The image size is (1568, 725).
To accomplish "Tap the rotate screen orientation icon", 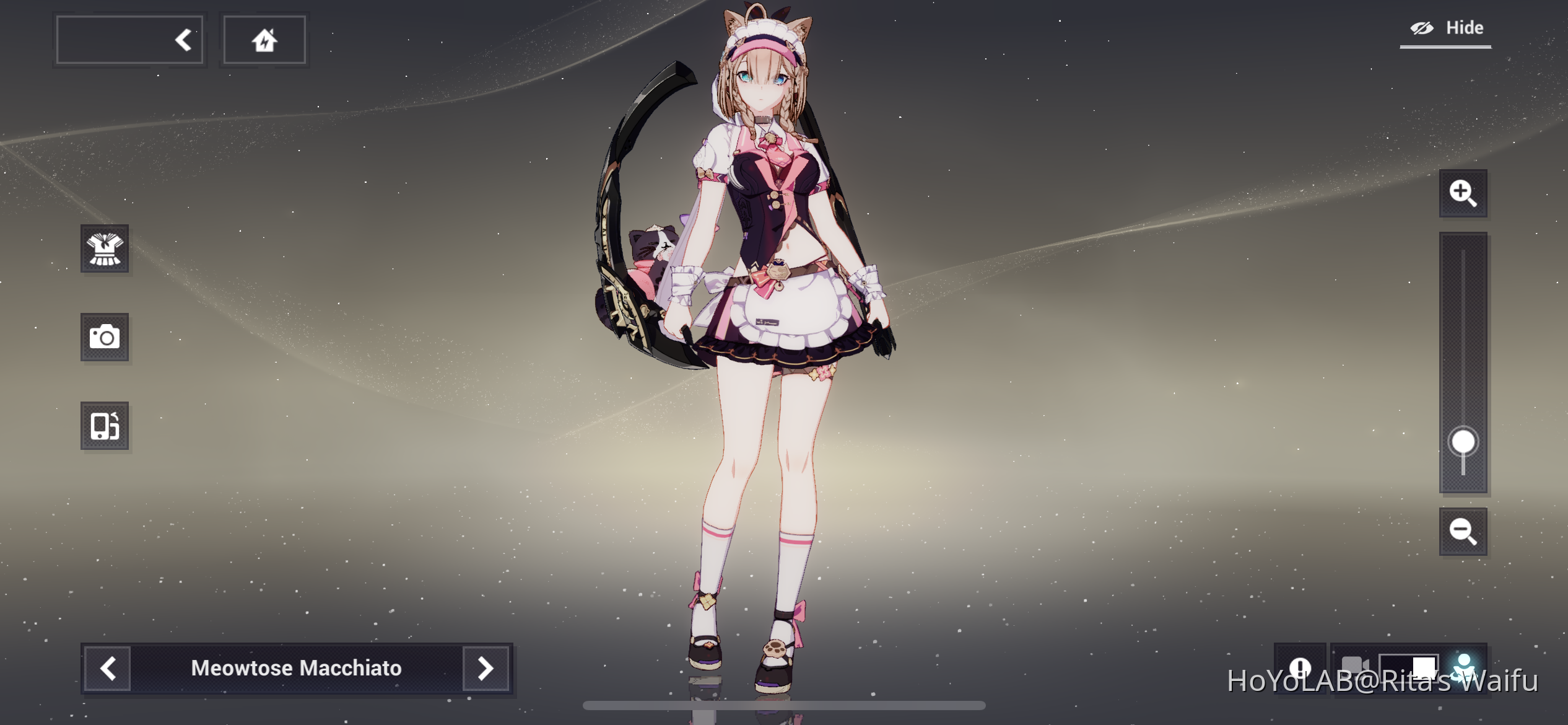I will pos(105,426).
